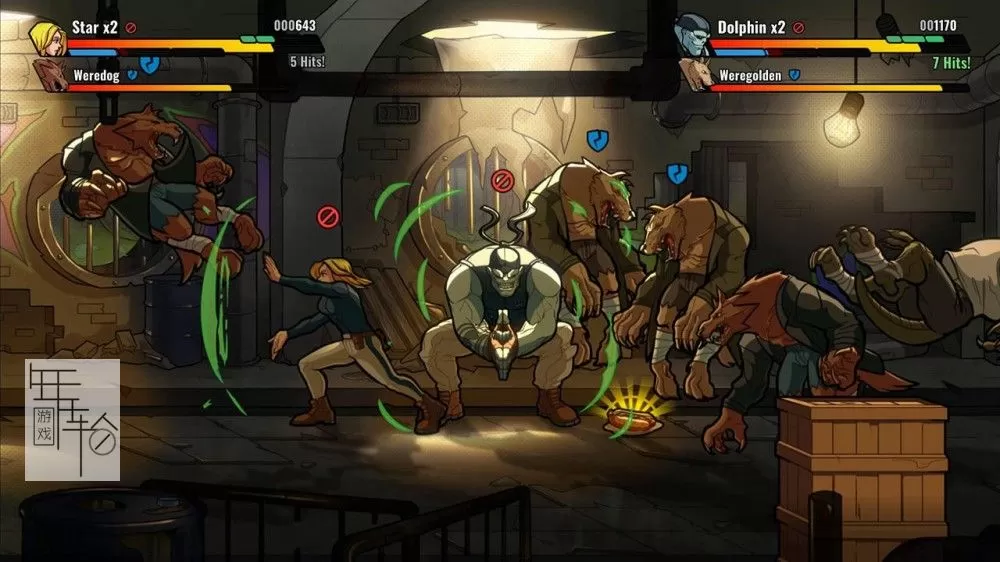Click Star's blonde player portrait
The width and height of the screenshot is (1000, 562).
(x=46, y=36)
